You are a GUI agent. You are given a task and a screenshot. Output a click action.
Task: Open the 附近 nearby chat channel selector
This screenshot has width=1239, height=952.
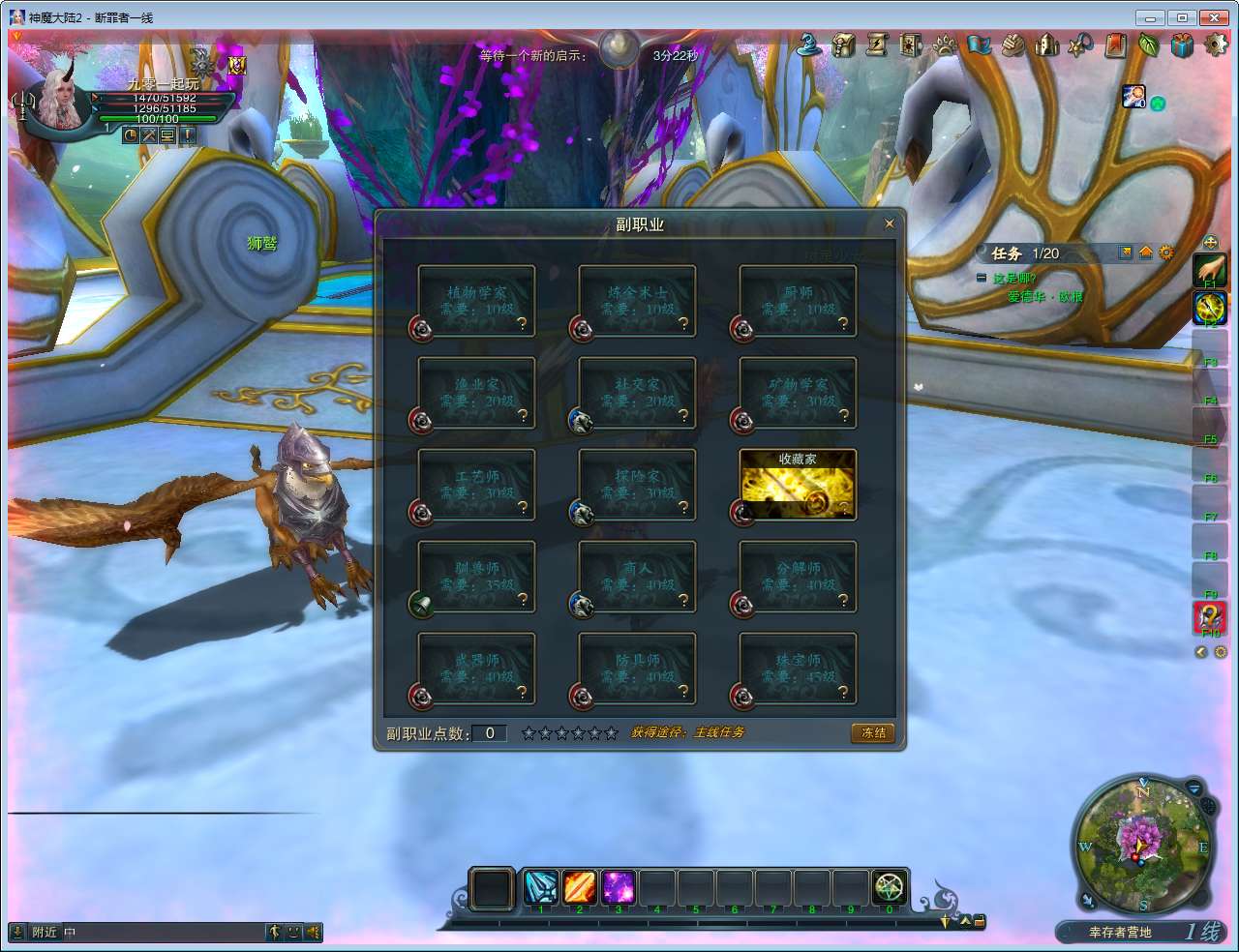(x=44, y=932)
